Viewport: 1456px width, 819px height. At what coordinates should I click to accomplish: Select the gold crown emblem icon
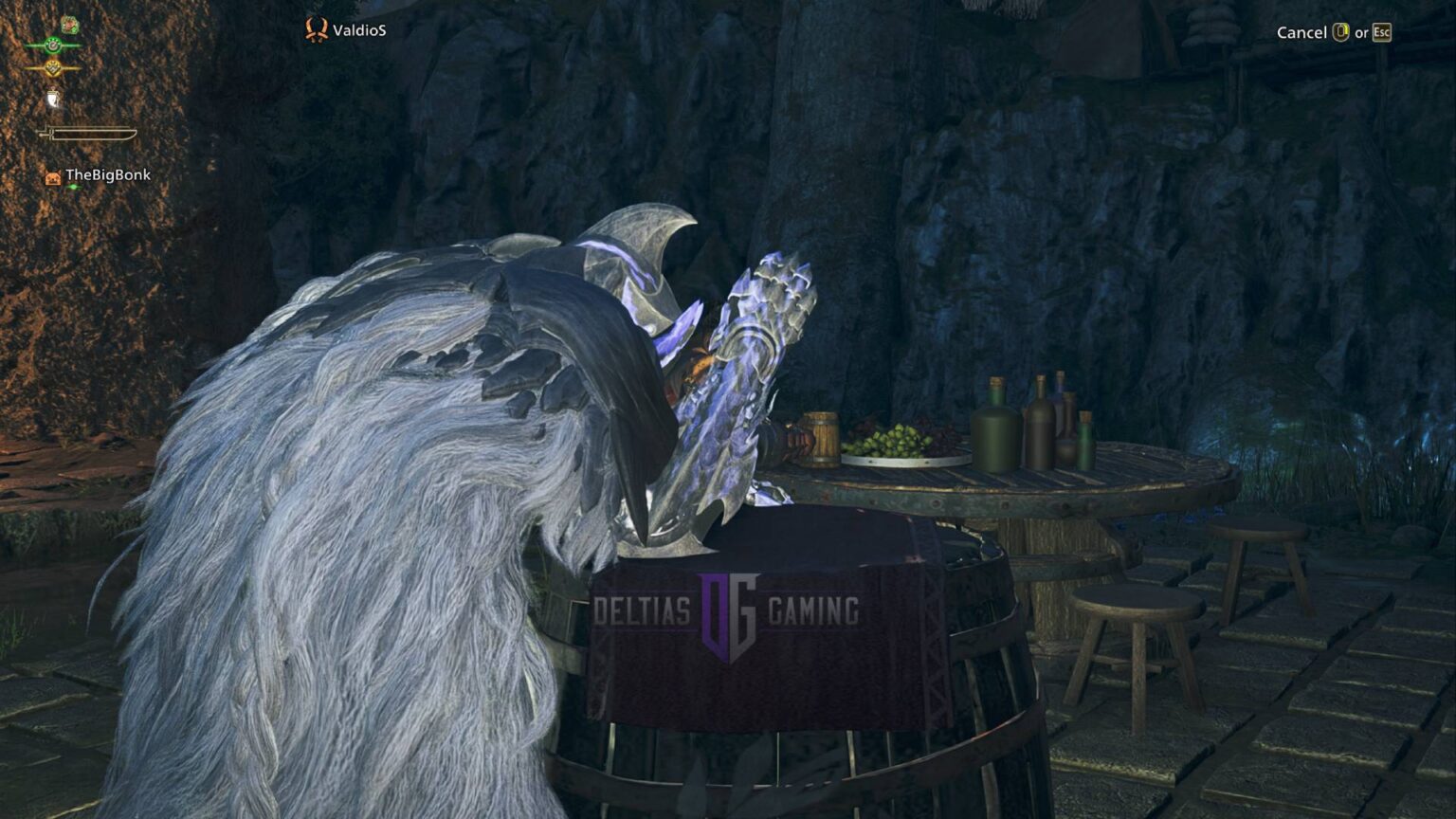click(52, 67)
